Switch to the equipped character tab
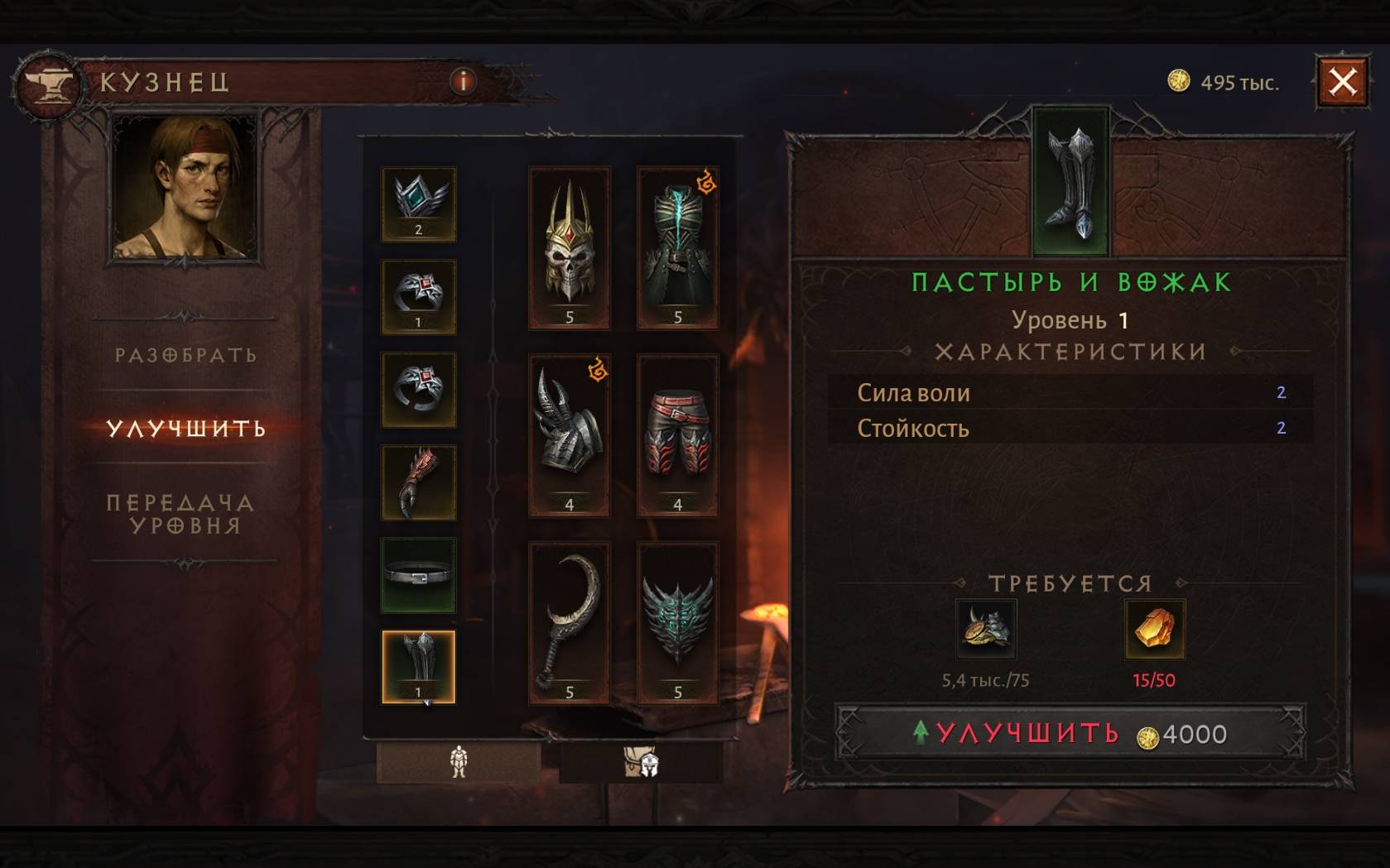Image resolution: width=1390 pixels, height=868 pixels. pyautogui.click(x=459, y=761)
